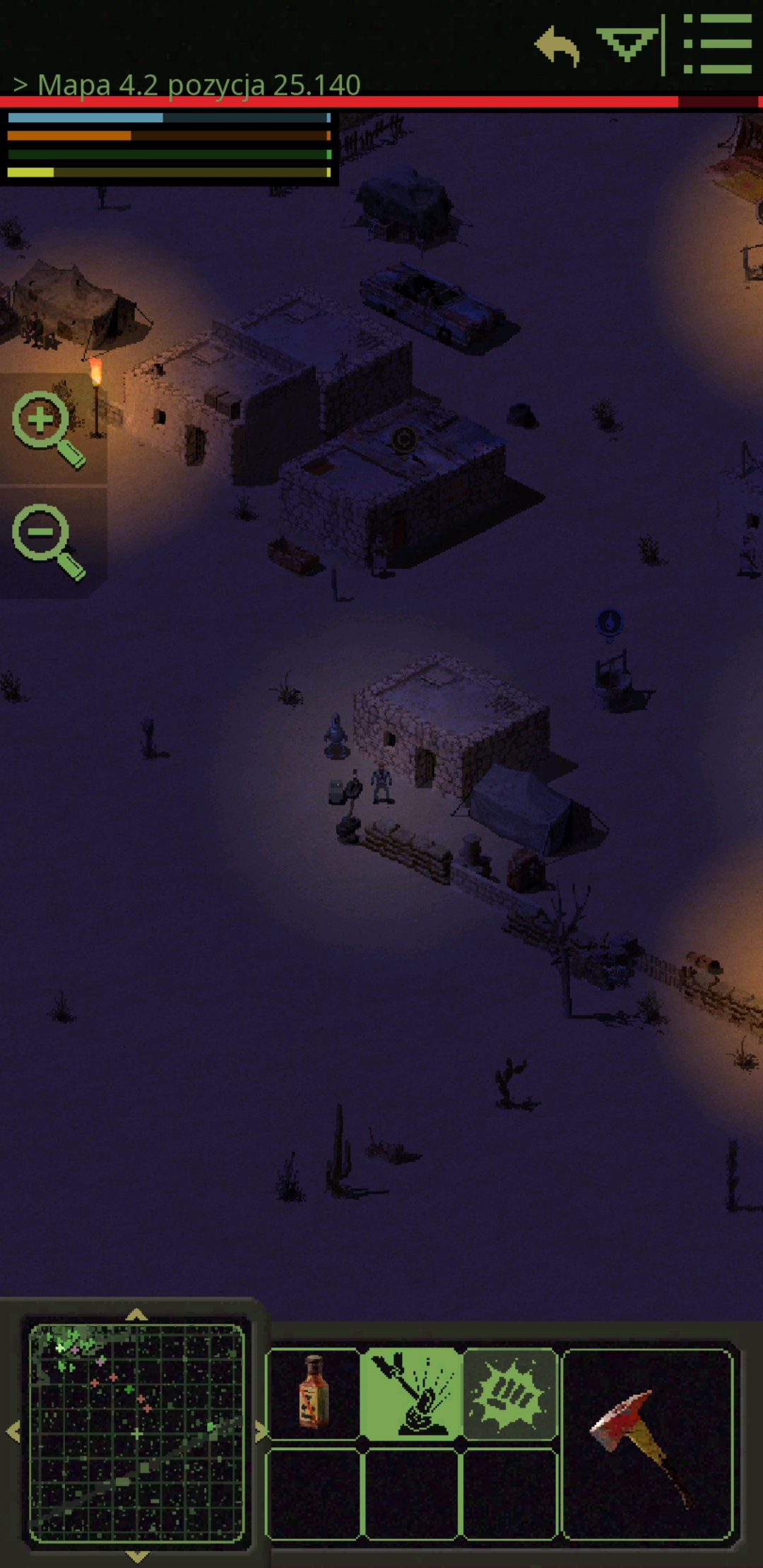Select the bloody axe weapon slot

pyautogui.click(x=648, y=1442)
